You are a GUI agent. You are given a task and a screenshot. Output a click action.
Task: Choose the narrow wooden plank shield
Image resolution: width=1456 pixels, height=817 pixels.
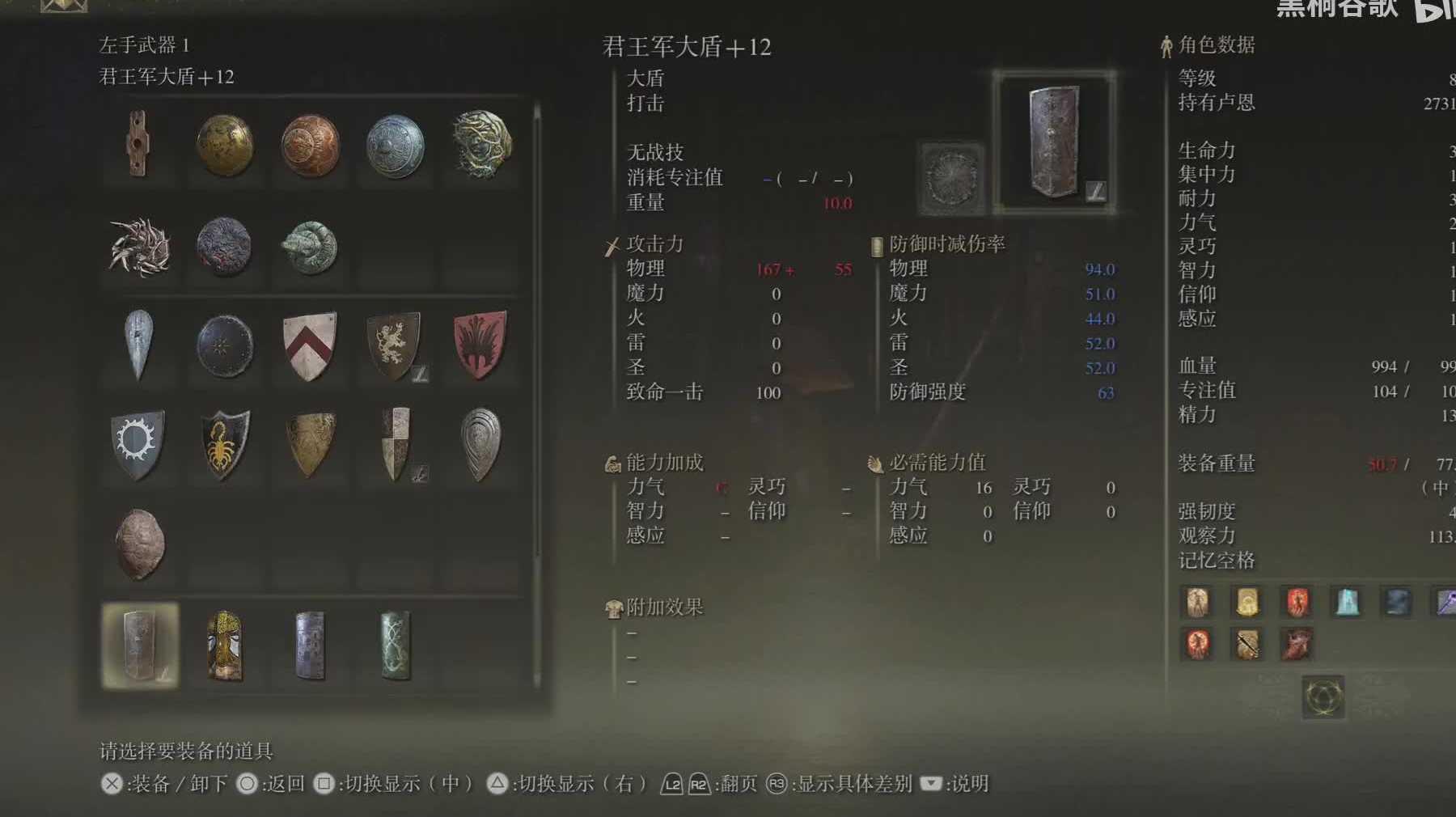pos(139,144)
